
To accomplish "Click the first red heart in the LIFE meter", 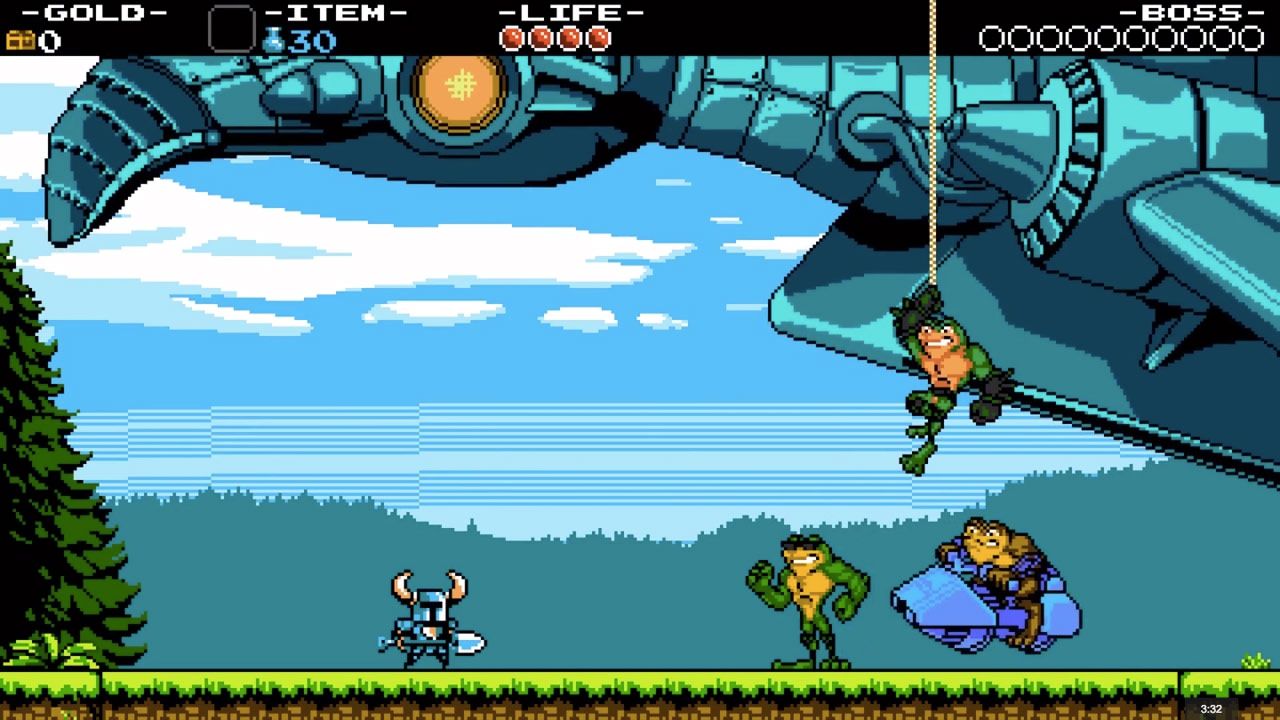I will tap(511, 37).
